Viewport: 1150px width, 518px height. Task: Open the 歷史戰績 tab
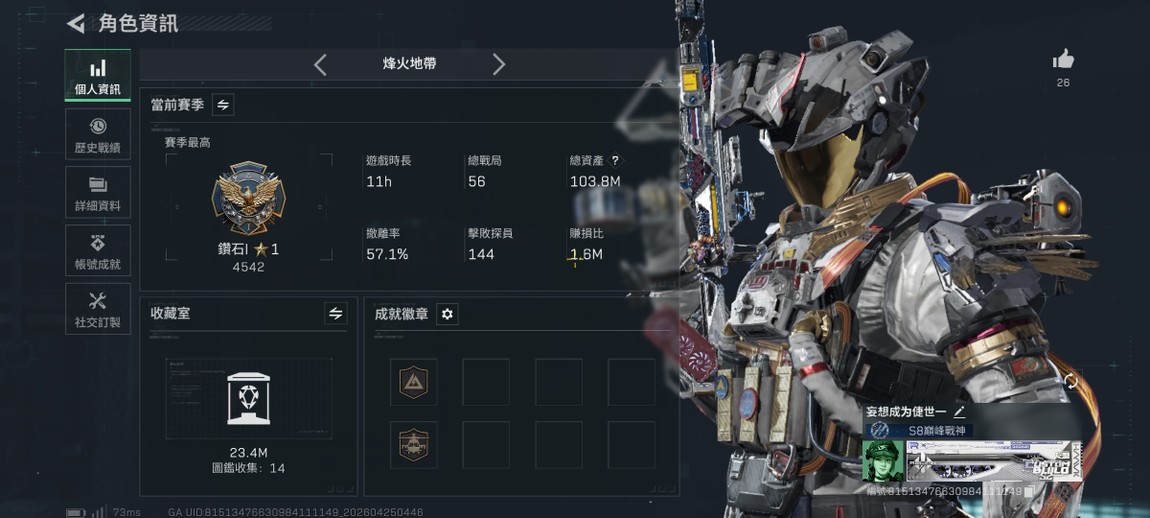click(x=98, y=135)
